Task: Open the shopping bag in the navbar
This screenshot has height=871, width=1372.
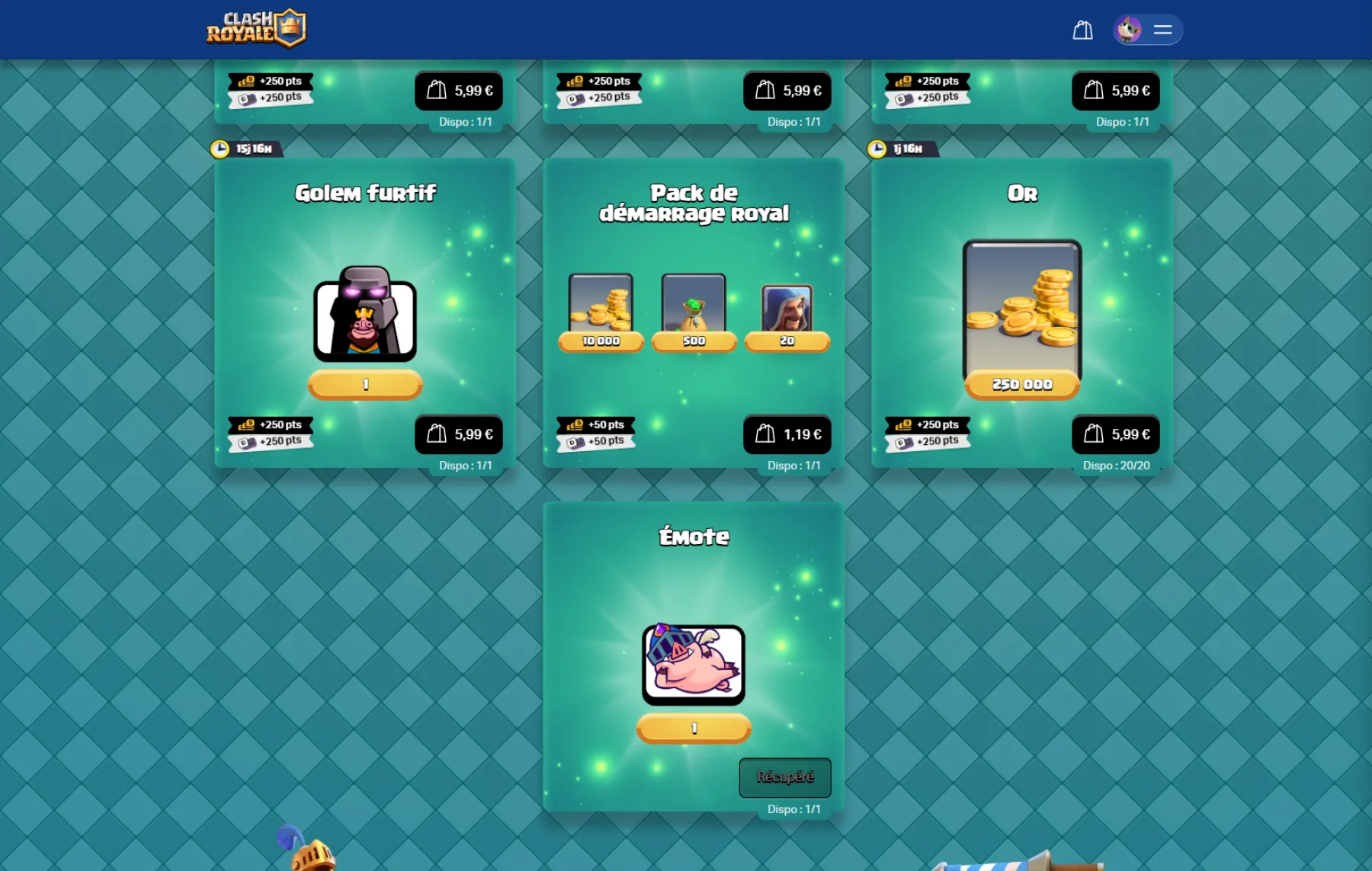Action: tap(1082, 30)
